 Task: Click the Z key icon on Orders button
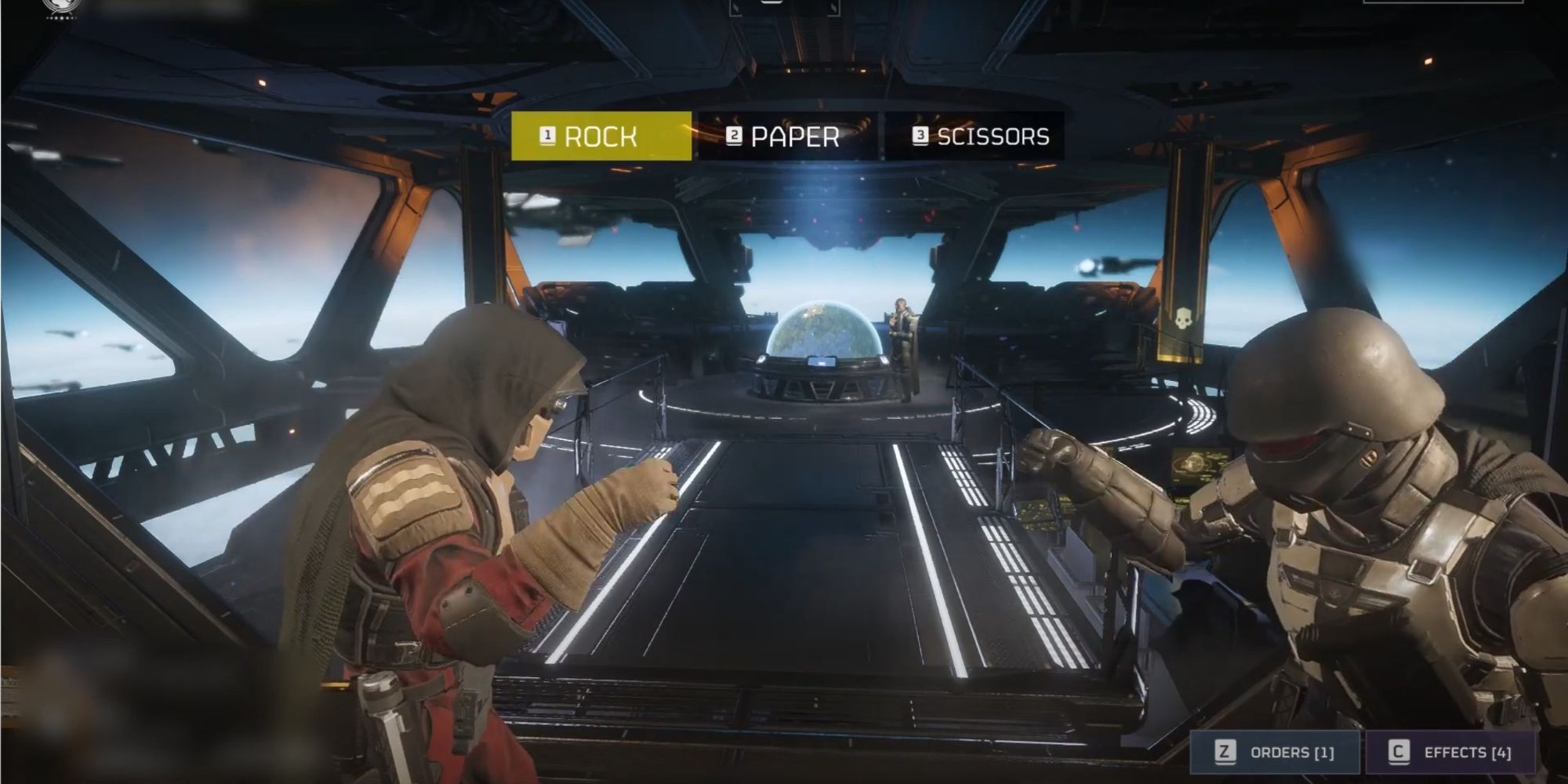click(1225, 751)
